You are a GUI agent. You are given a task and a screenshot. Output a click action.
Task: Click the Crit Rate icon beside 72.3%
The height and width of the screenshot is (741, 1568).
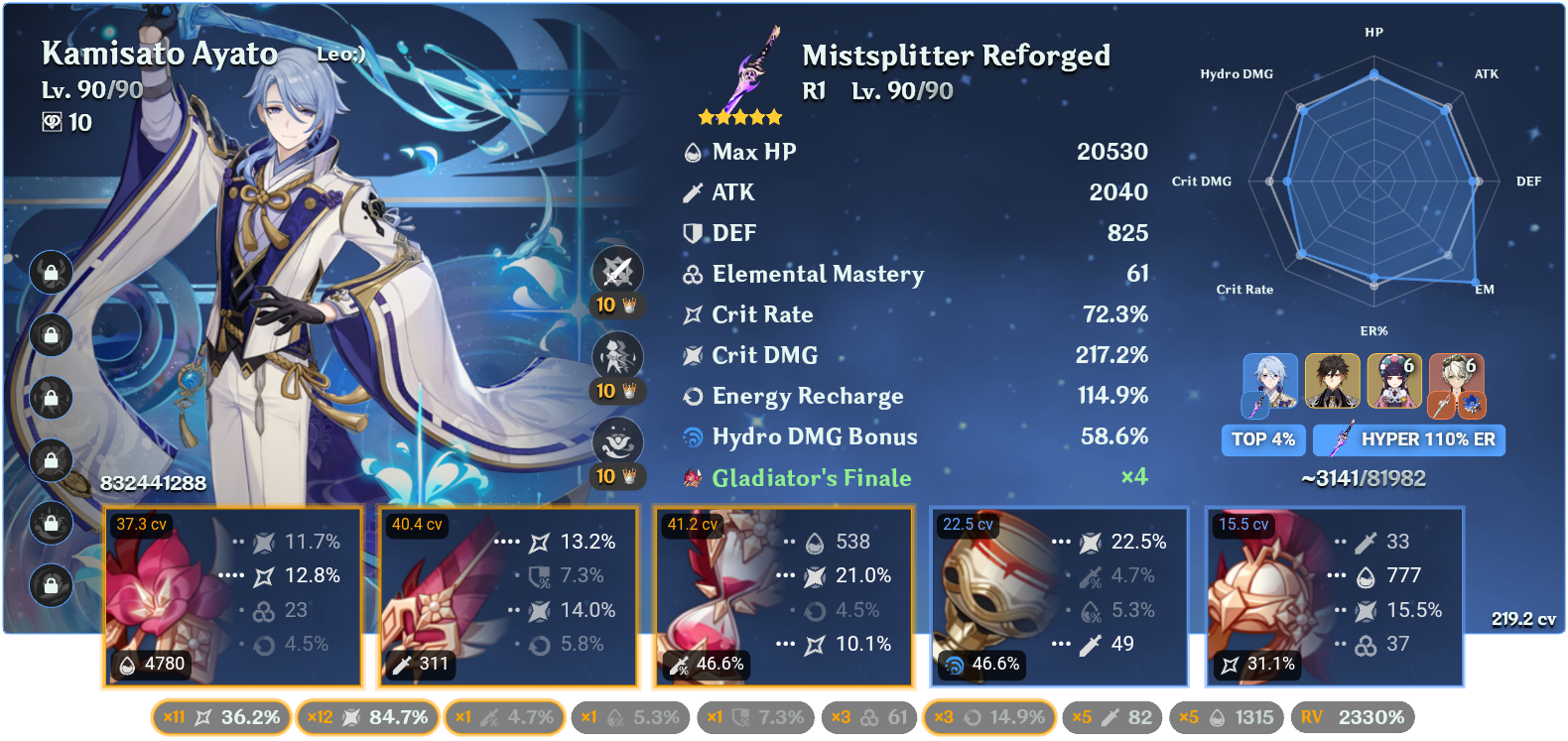pyautogui.click(x=691, y=313)
